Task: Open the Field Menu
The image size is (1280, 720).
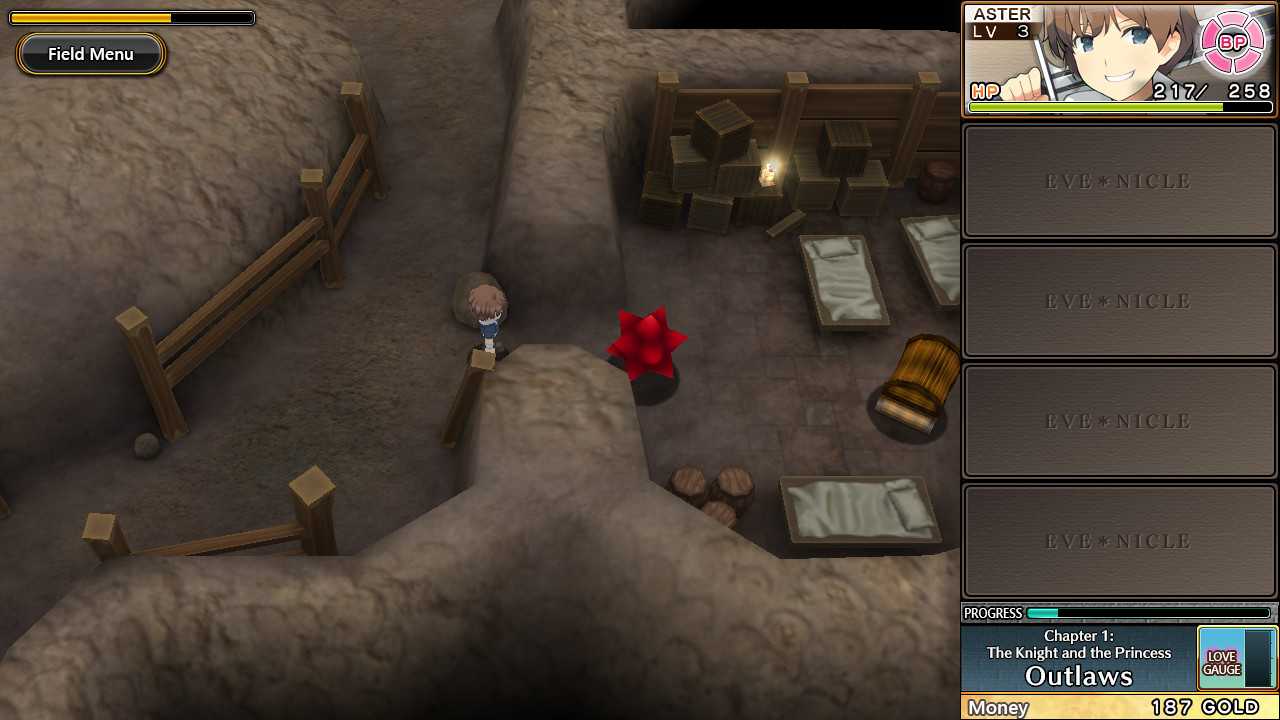Action: coord(91,54)
